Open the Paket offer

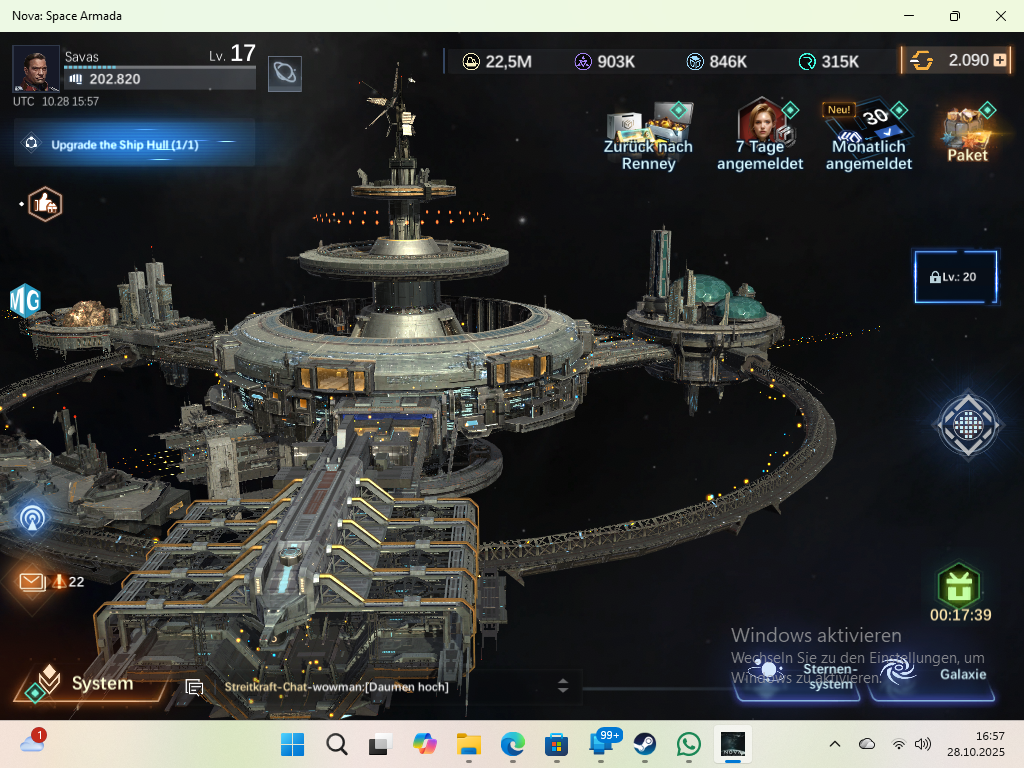967,133
